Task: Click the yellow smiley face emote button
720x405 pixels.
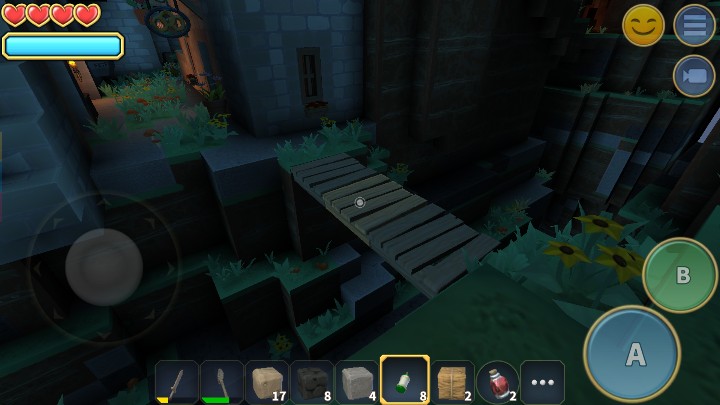Action: click(x=643, y=25)
